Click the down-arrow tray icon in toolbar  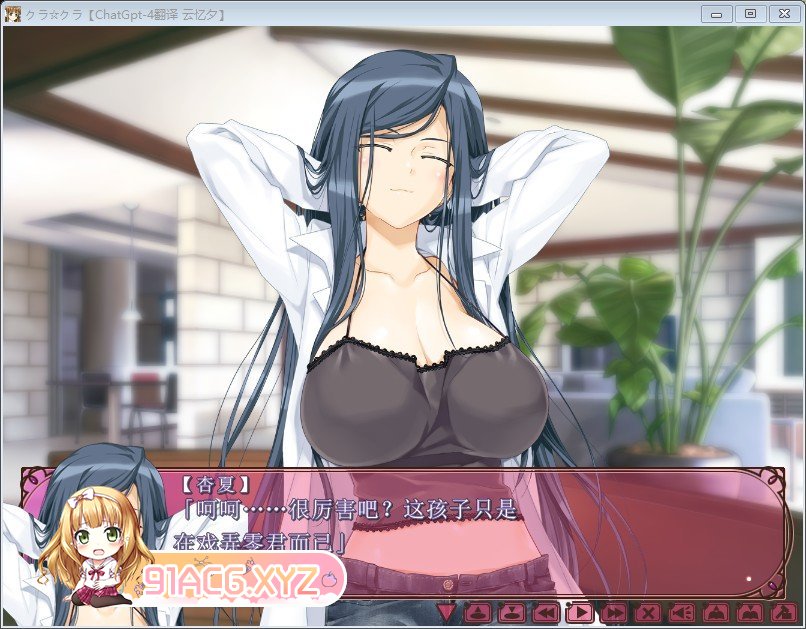[511, 612]
